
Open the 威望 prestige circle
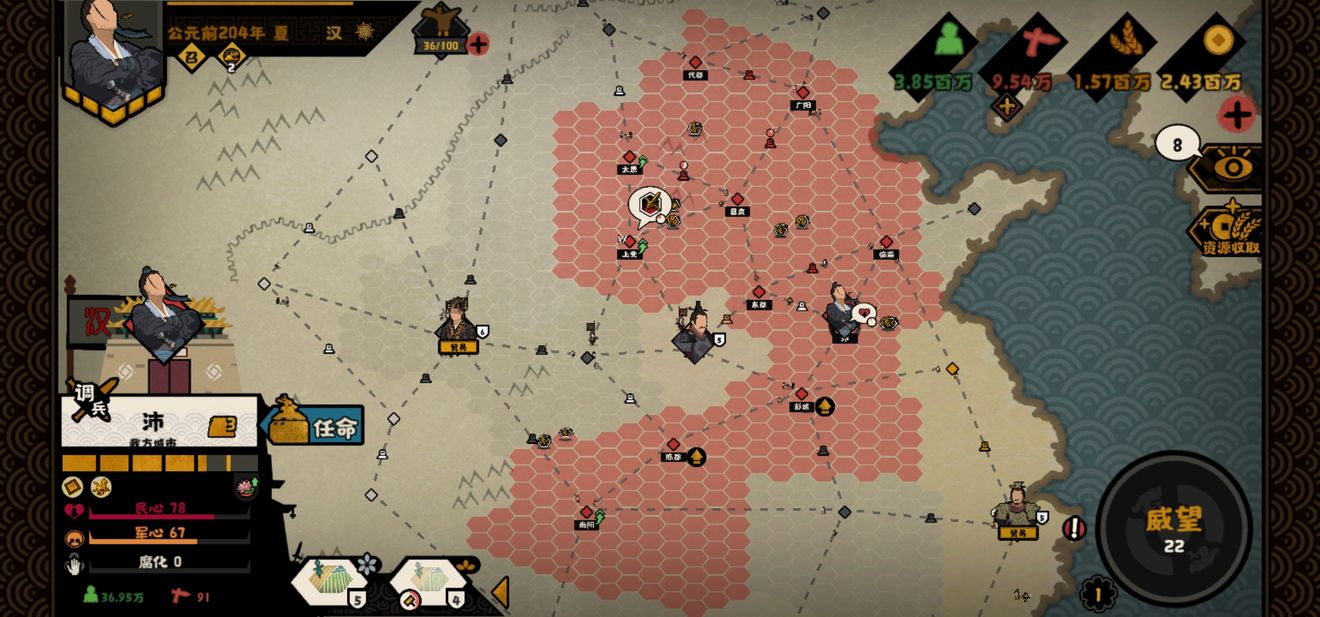(1173, 527)
